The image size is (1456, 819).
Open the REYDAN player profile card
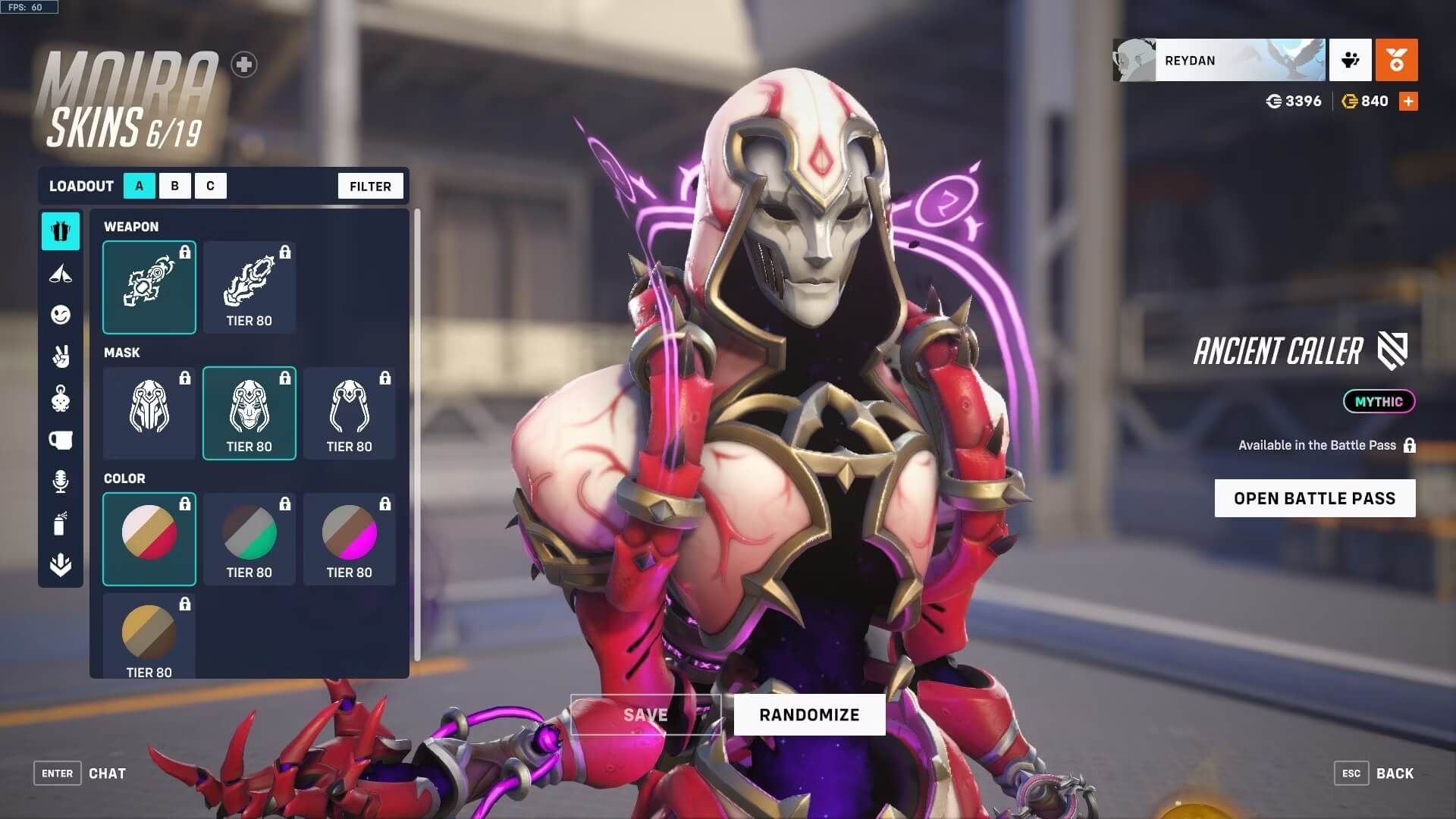click(x=1219, y=61)
